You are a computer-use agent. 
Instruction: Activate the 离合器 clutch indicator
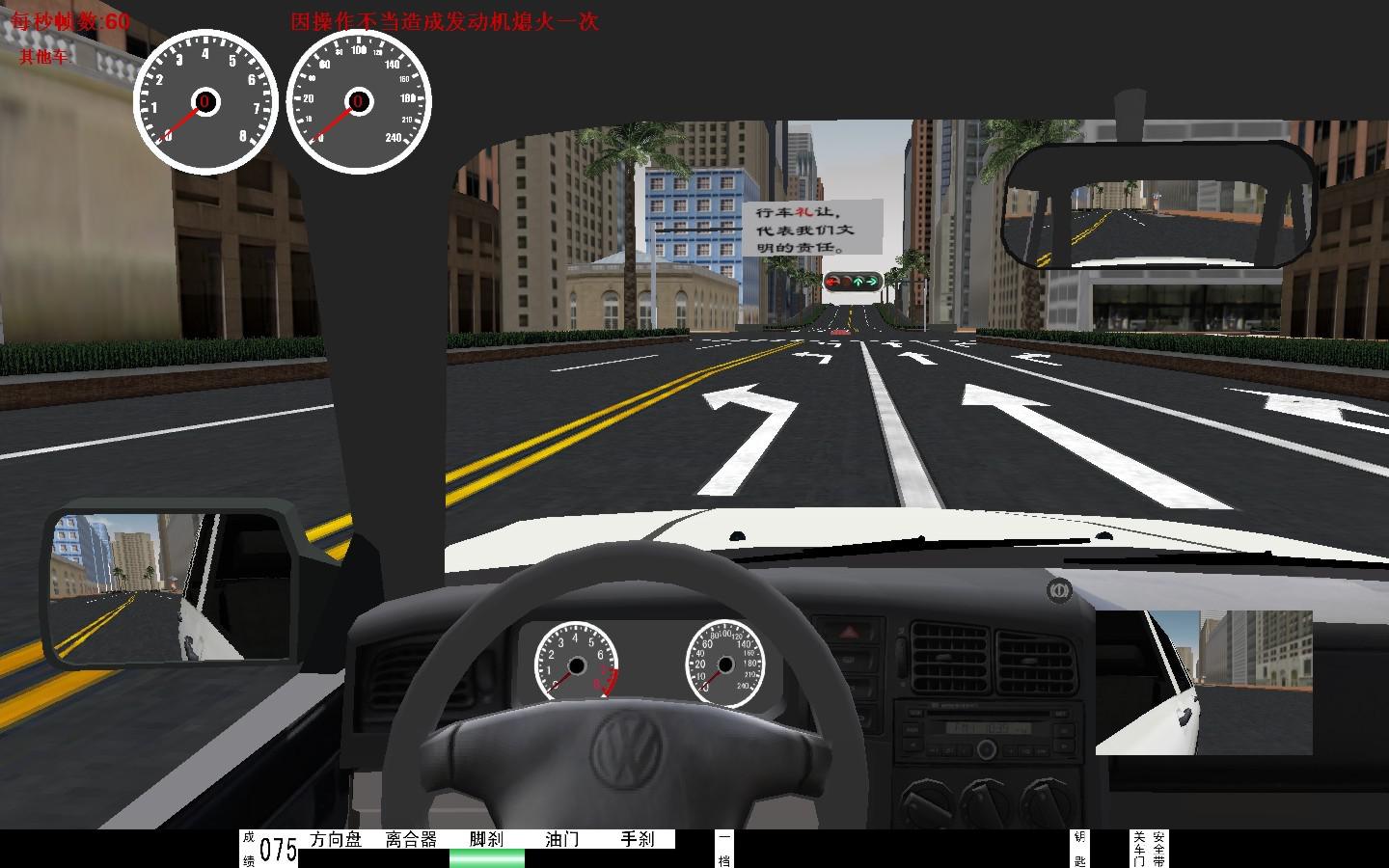click(x=411, y=840)
